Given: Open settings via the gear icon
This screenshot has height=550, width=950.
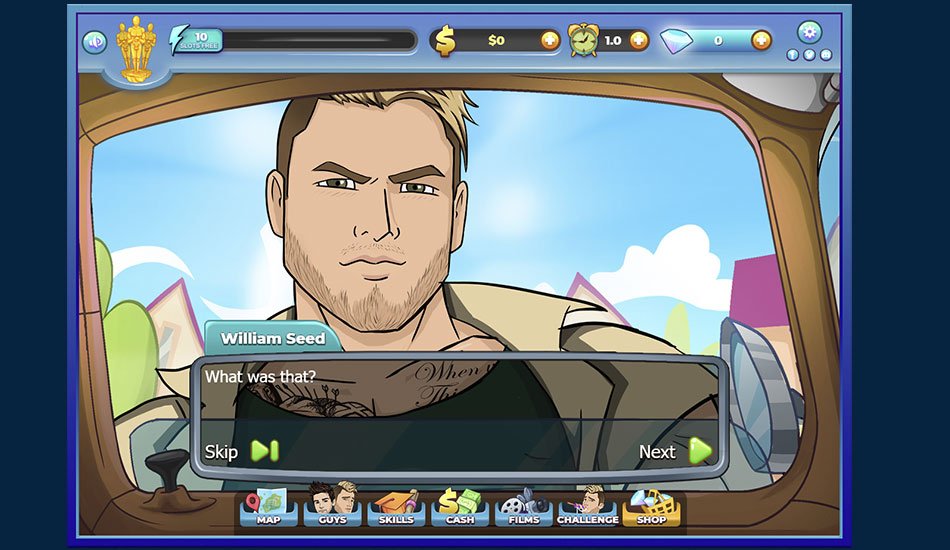Looking at the screenshot, I should (809, 32).
